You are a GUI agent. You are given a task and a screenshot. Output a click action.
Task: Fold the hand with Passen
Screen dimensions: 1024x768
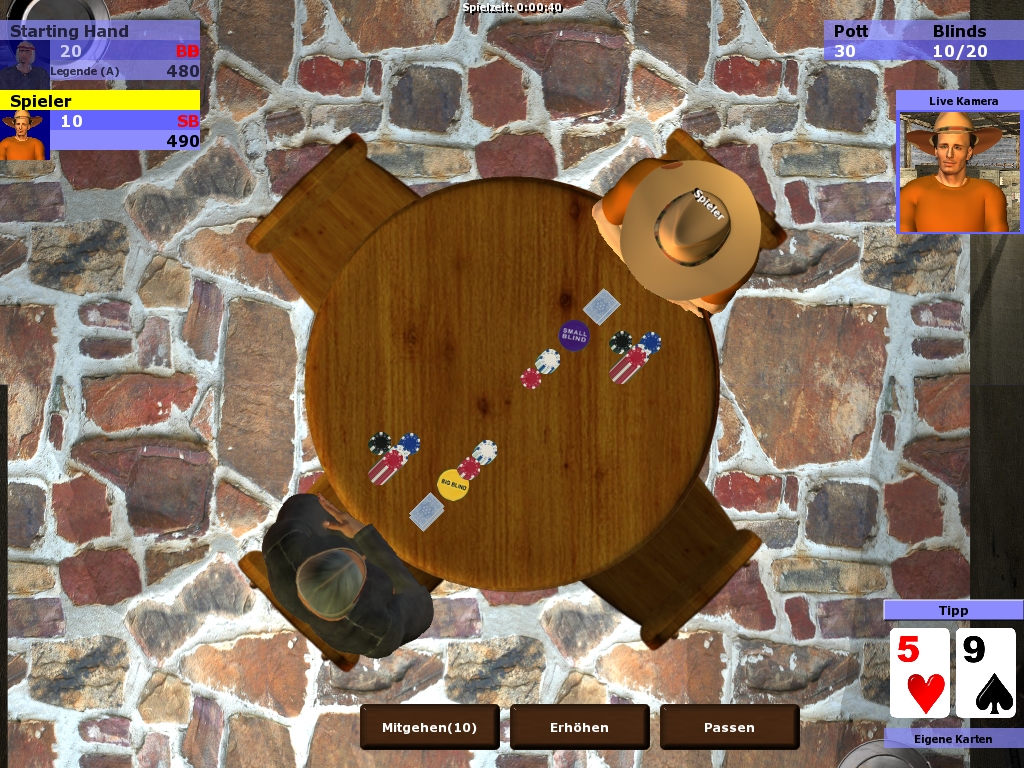[x=729, y=727]
